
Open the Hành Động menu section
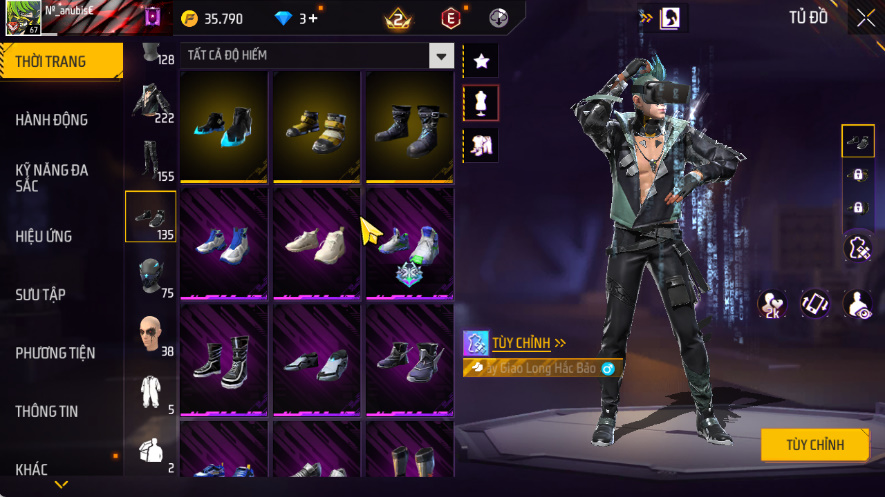point(52,120)
